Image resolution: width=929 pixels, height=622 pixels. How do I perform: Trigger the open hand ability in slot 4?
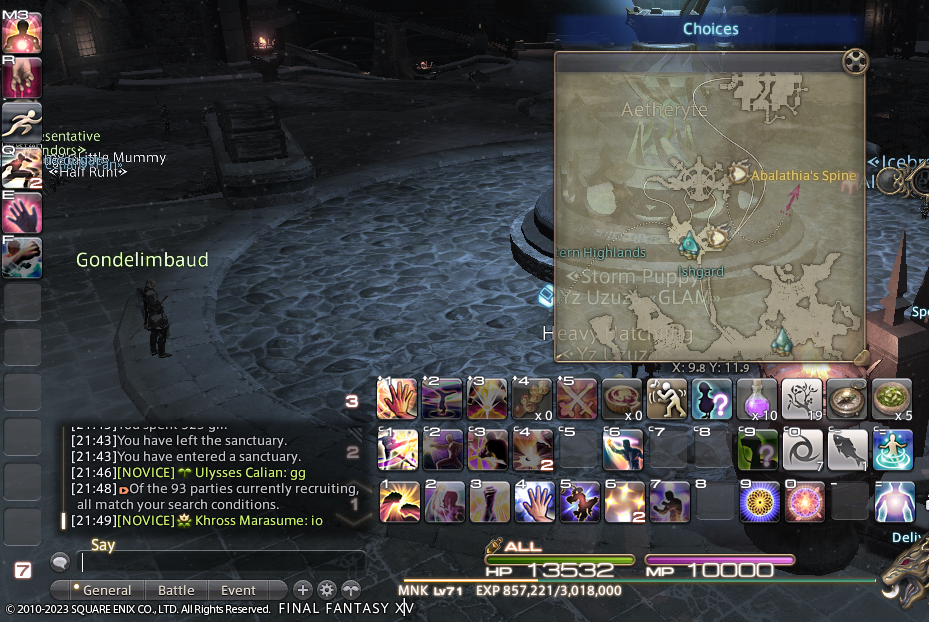531,501
